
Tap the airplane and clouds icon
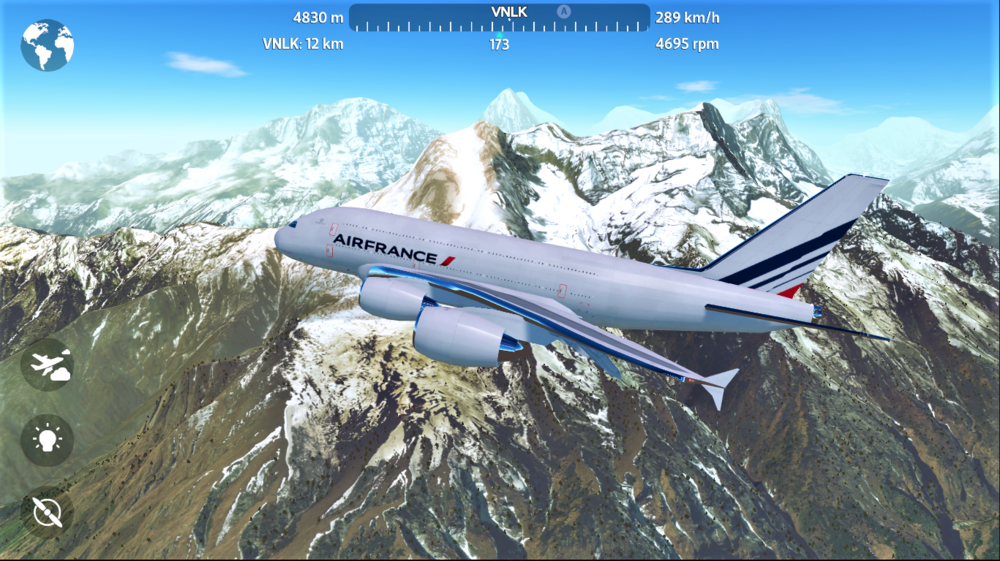point(47,365)
